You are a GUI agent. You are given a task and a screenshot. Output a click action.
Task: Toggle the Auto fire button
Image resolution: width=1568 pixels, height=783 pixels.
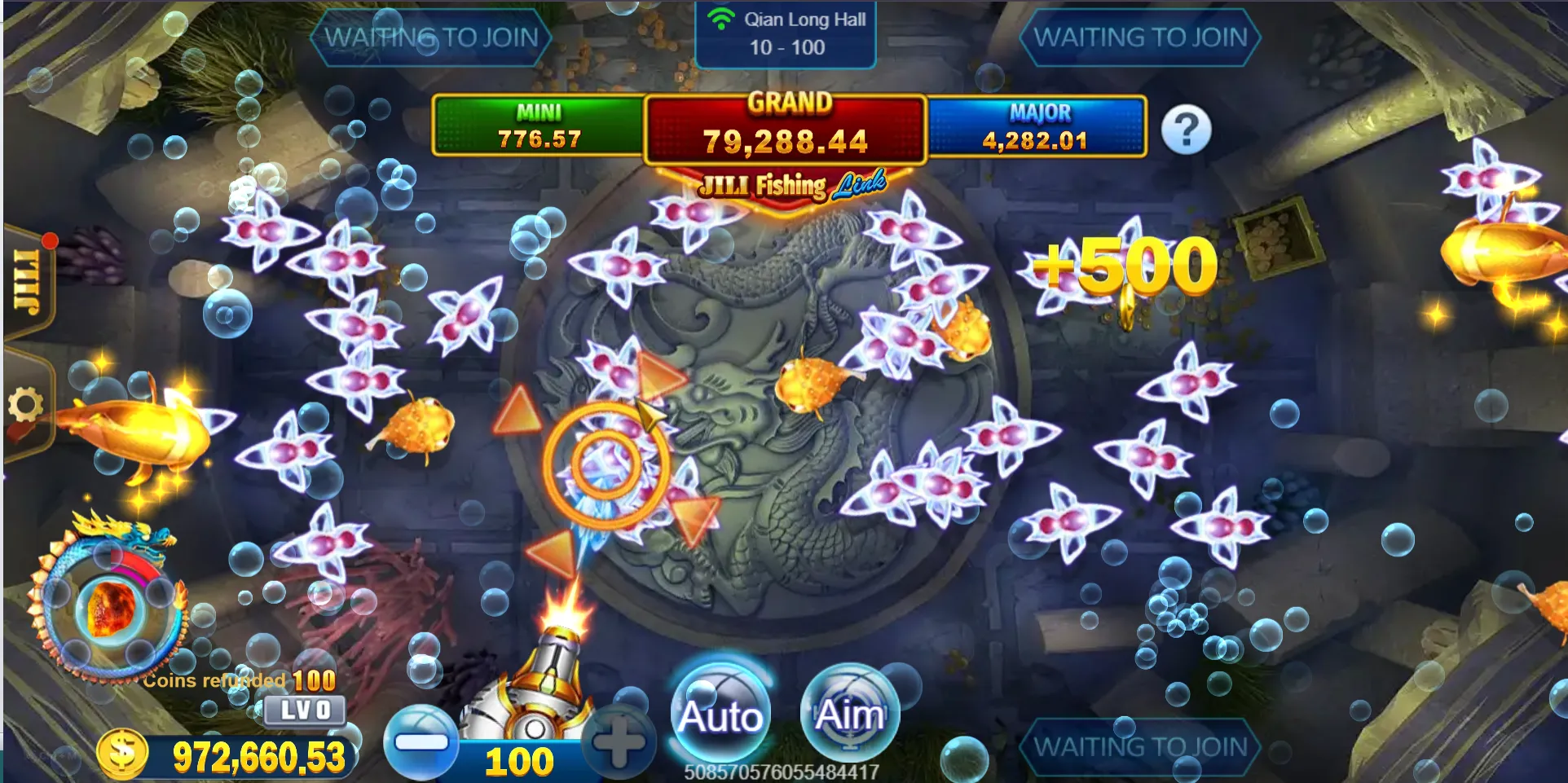(x=720, y=714)
